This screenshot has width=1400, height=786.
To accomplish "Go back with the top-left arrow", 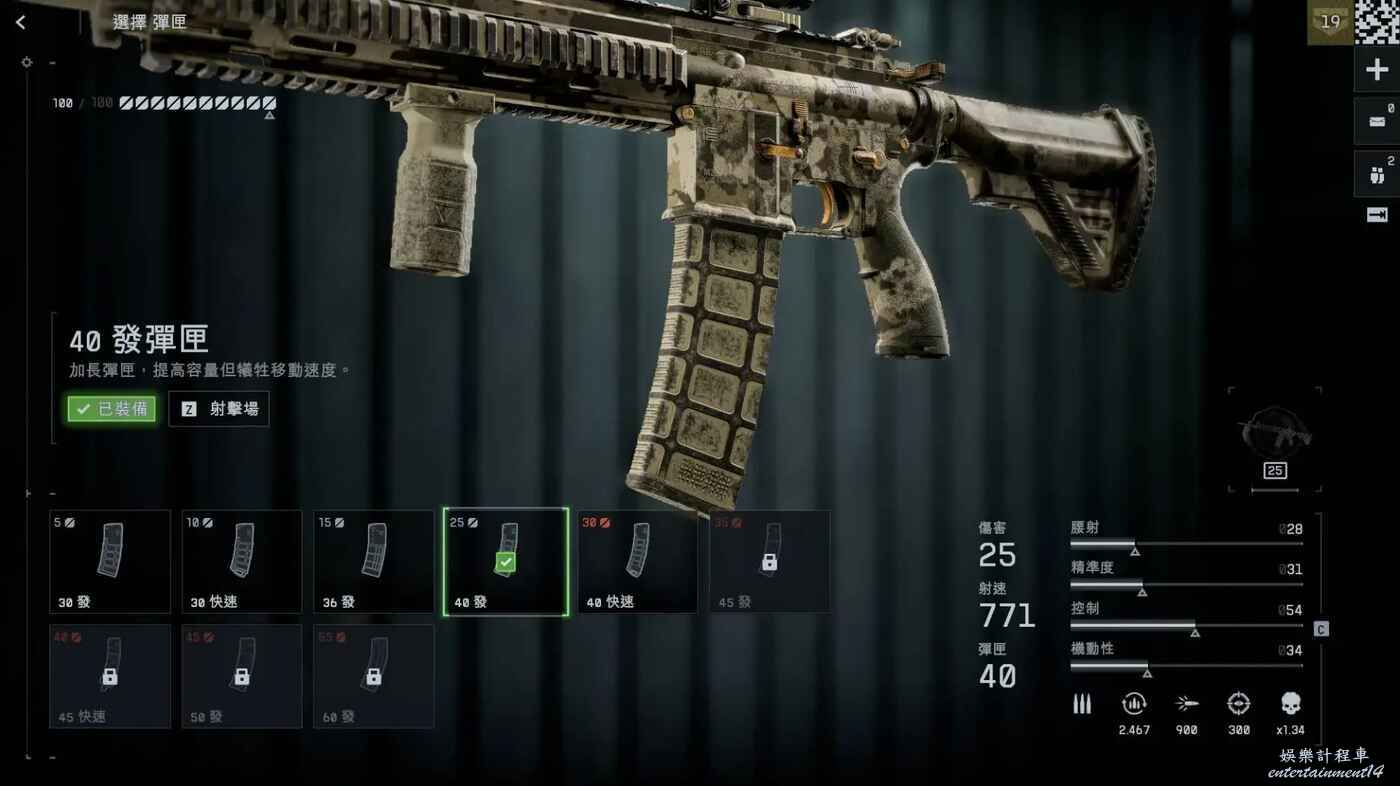I will [21, 22].
